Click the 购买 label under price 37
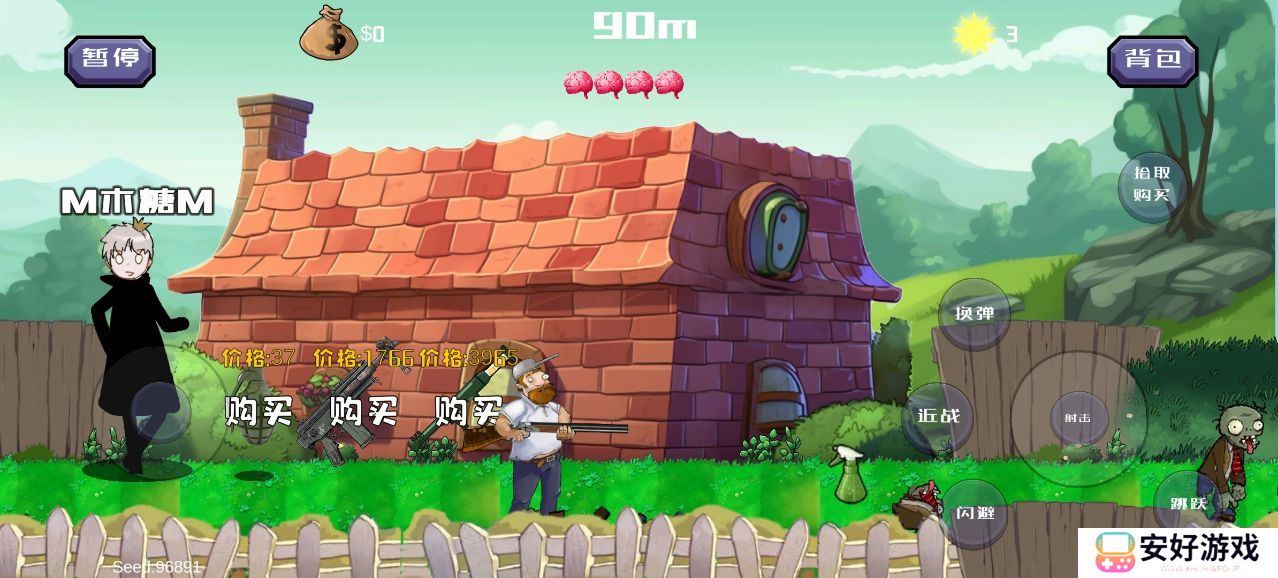 tap(256, 410)
